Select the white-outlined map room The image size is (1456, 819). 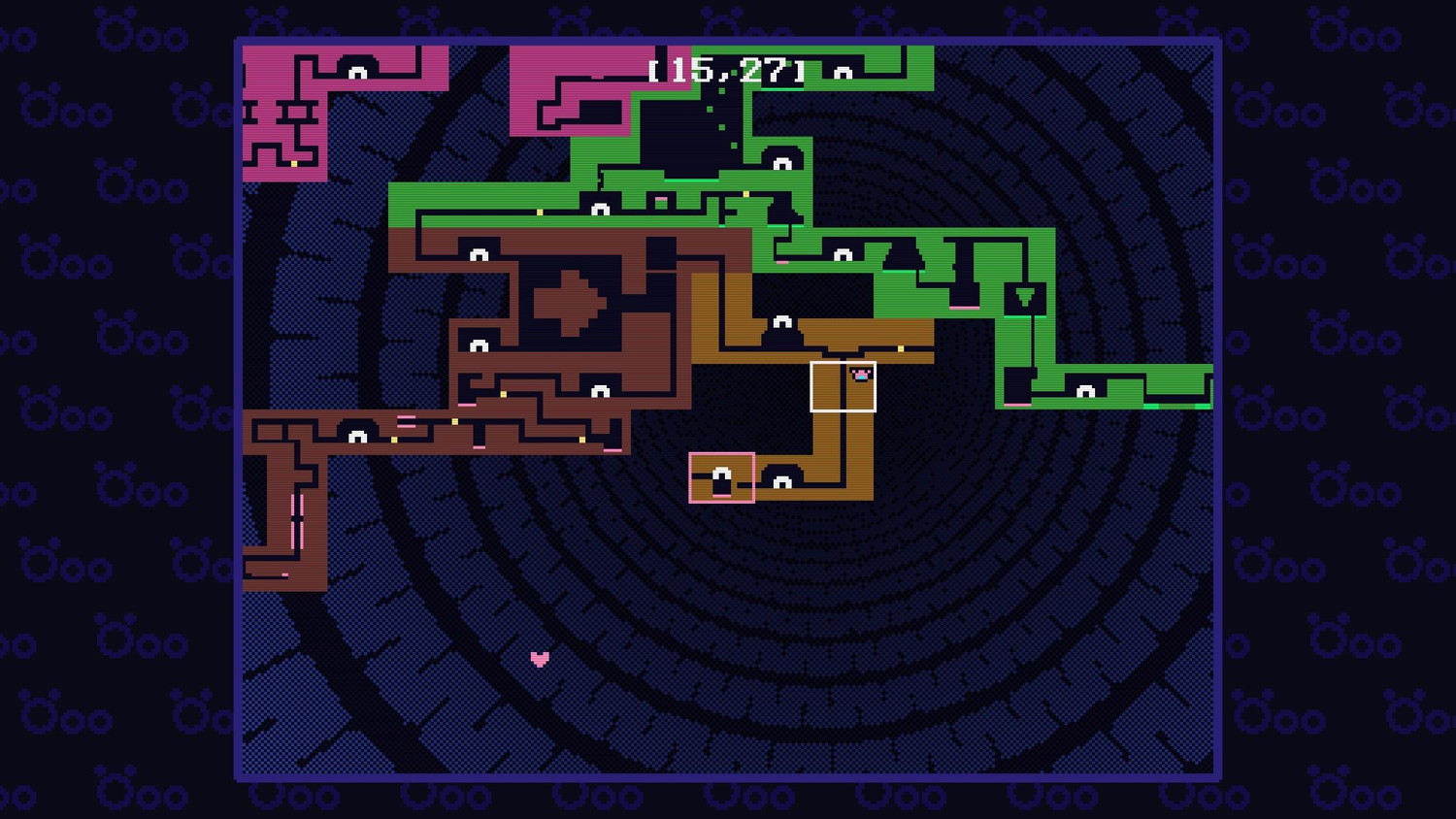point(843,386)
